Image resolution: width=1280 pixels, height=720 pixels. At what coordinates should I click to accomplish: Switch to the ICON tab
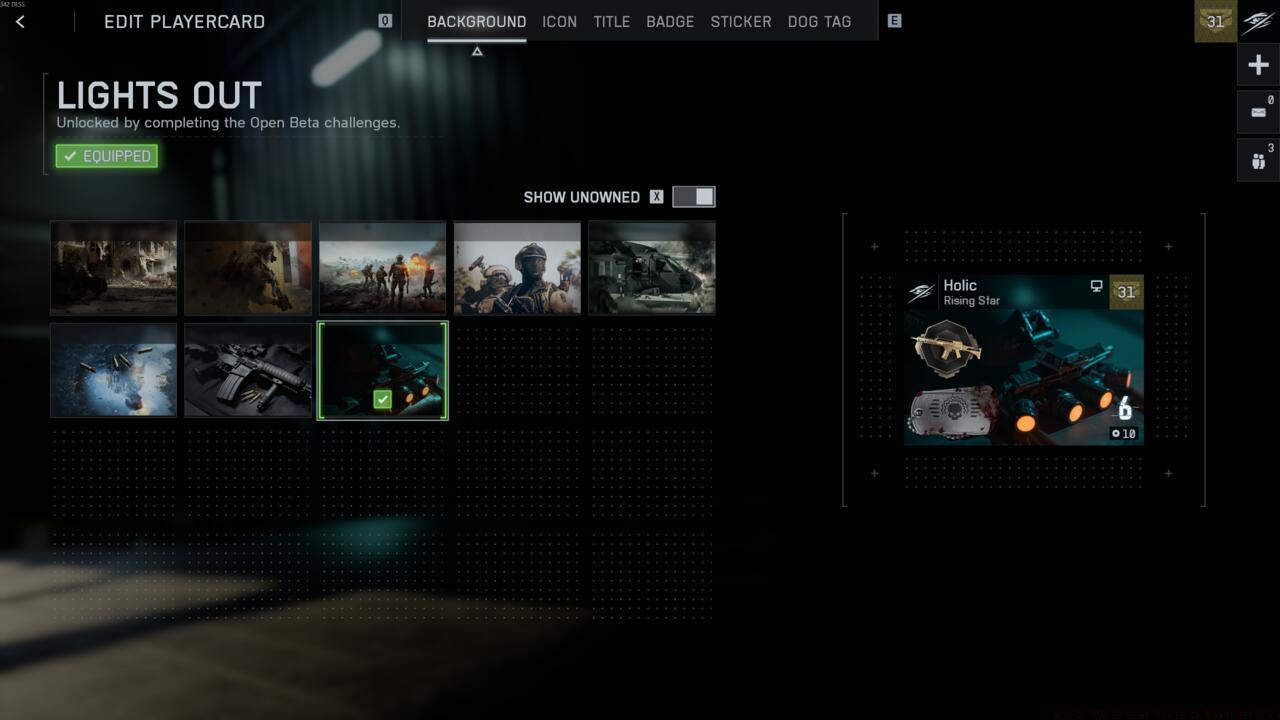(x=559, y=21)
